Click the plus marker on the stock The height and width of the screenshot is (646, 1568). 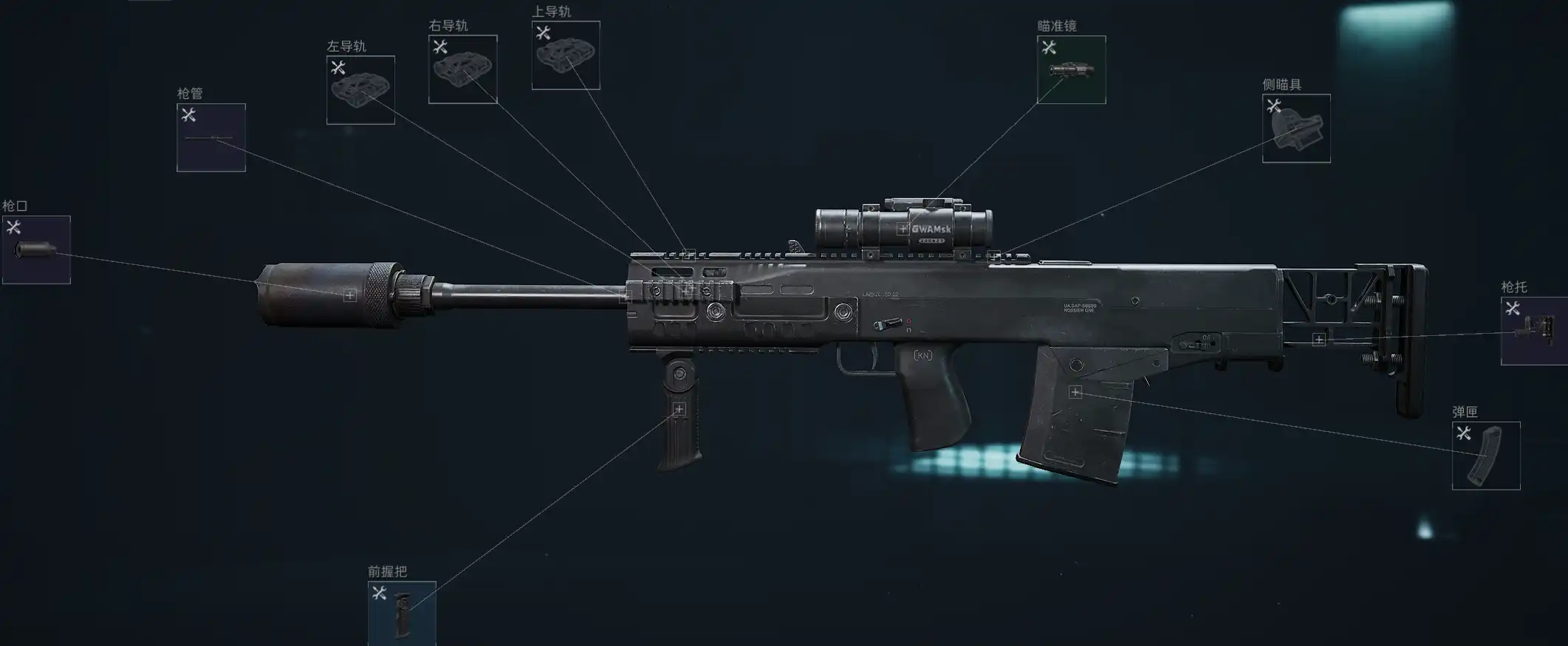pos(1318,340)
